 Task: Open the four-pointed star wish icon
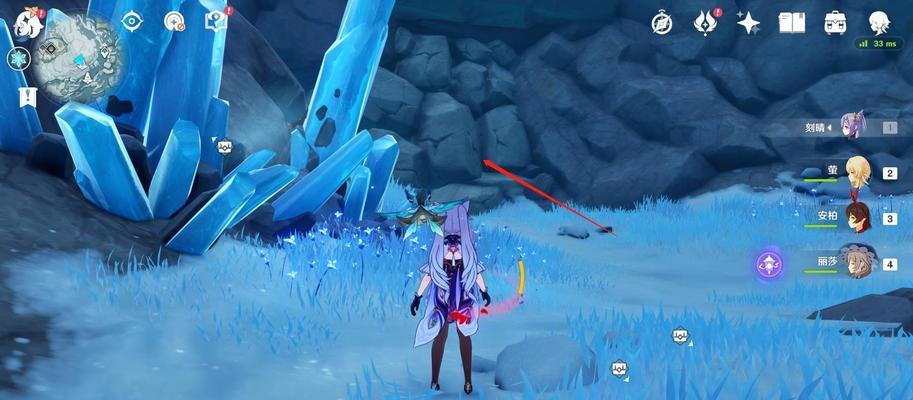[x=748, y=21]
